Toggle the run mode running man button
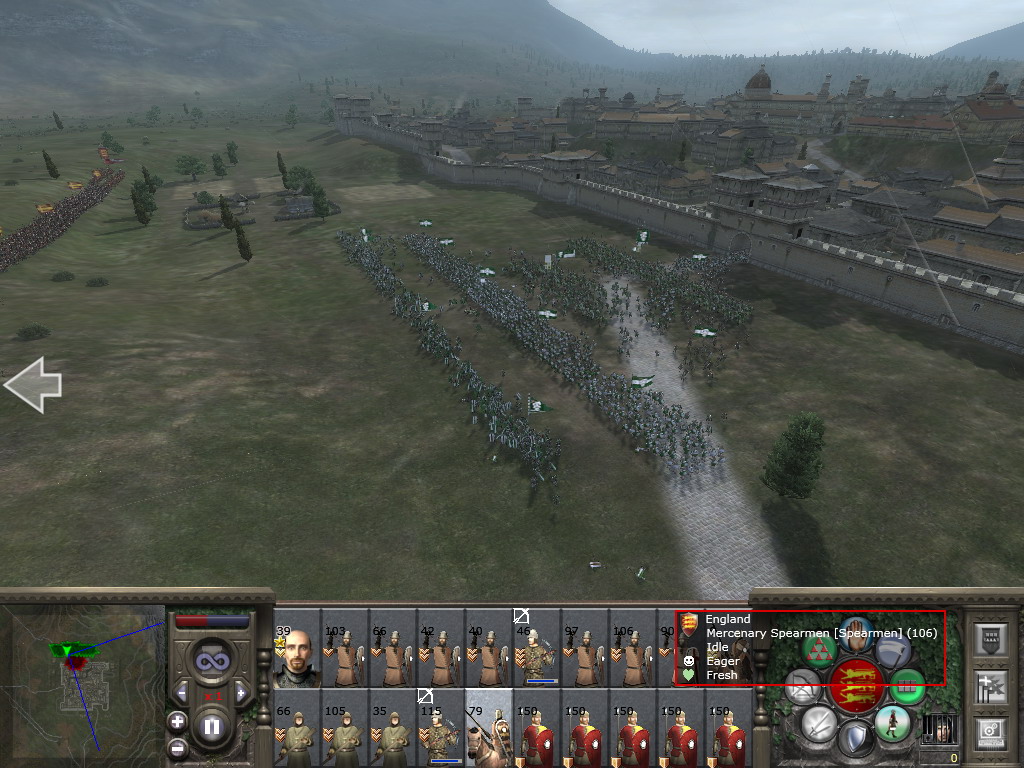The image size is (1024, 768). 892,722
